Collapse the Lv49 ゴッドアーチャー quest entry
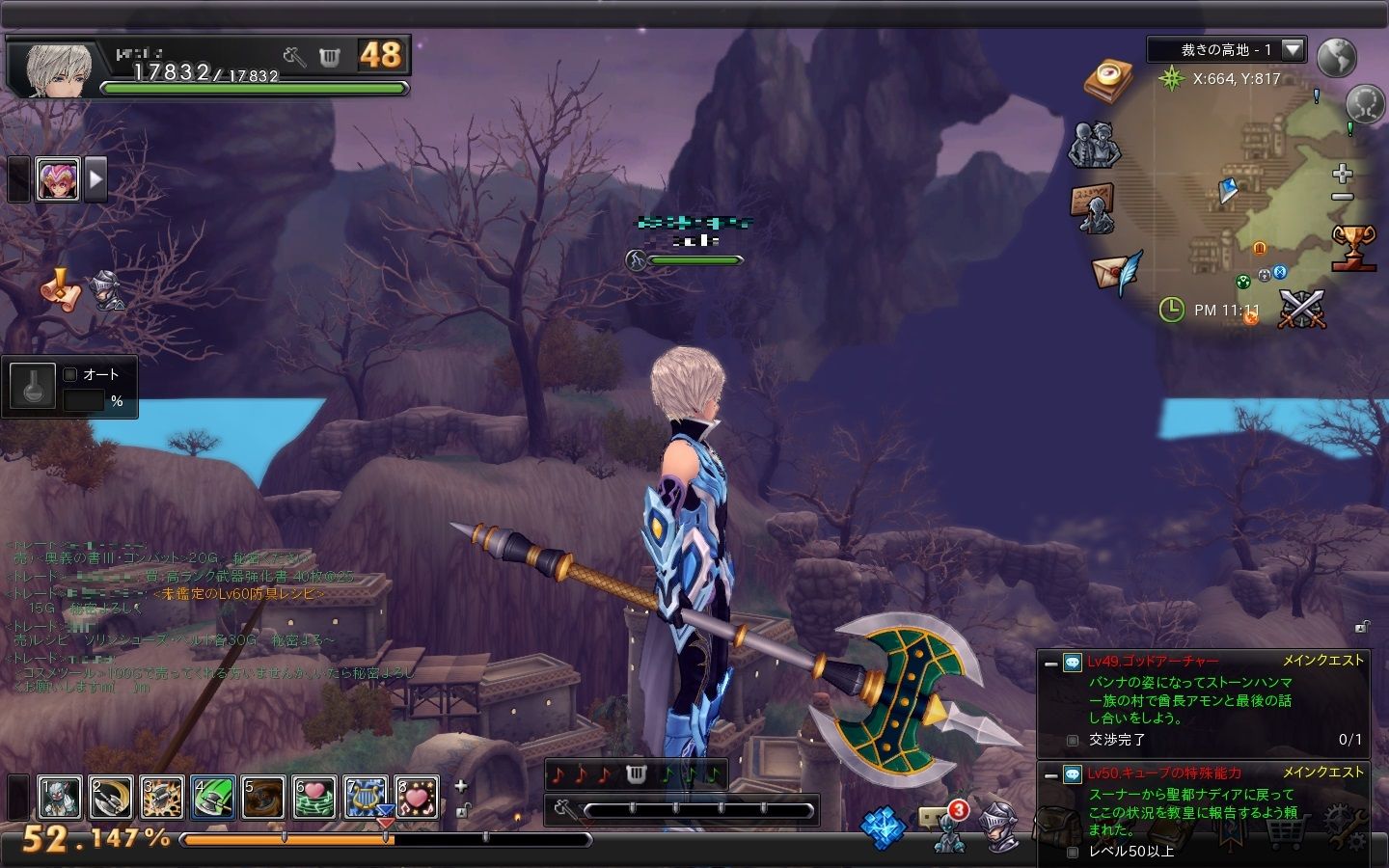Viewport: 1389px width, 868px height. [1050, 664]
